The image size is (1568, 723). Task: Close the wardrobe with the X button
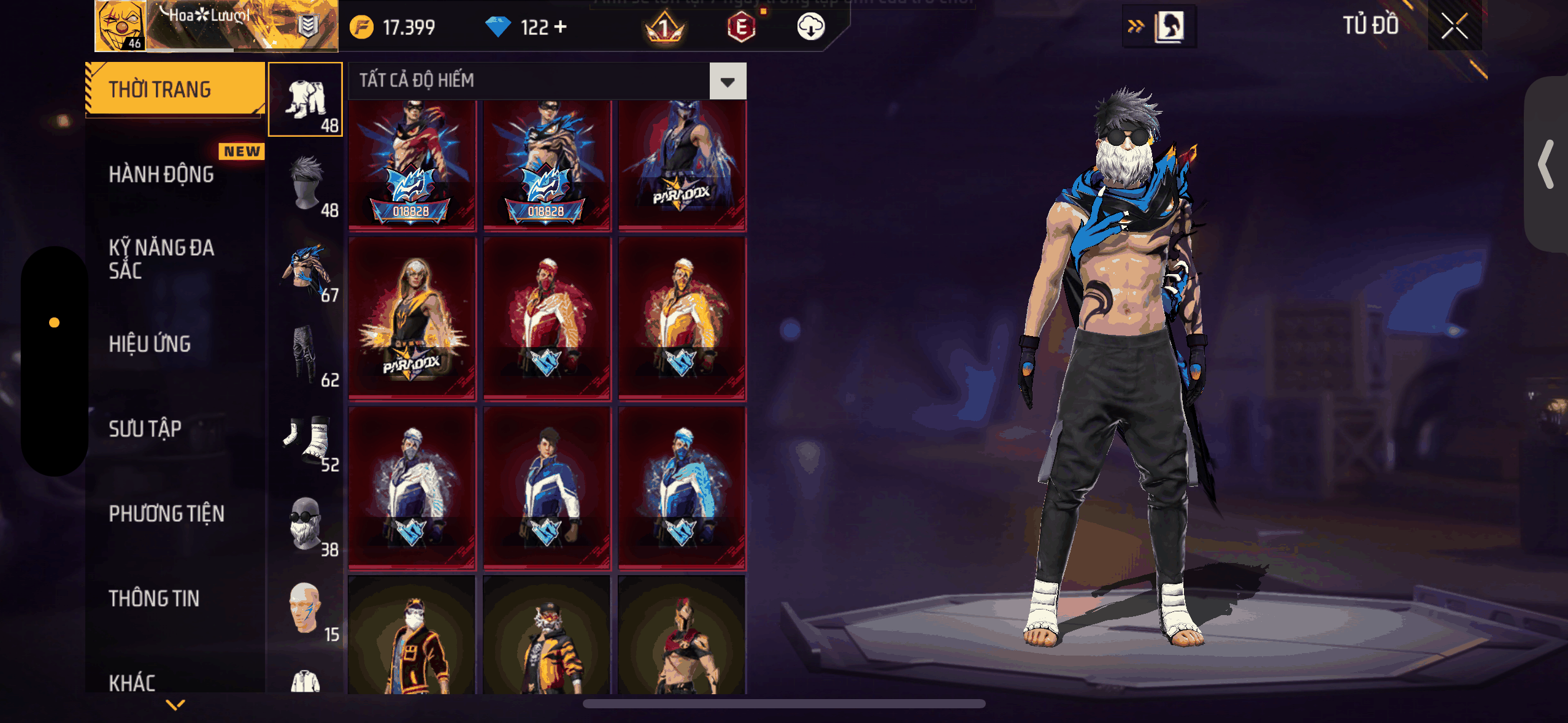pos(1454,26)
